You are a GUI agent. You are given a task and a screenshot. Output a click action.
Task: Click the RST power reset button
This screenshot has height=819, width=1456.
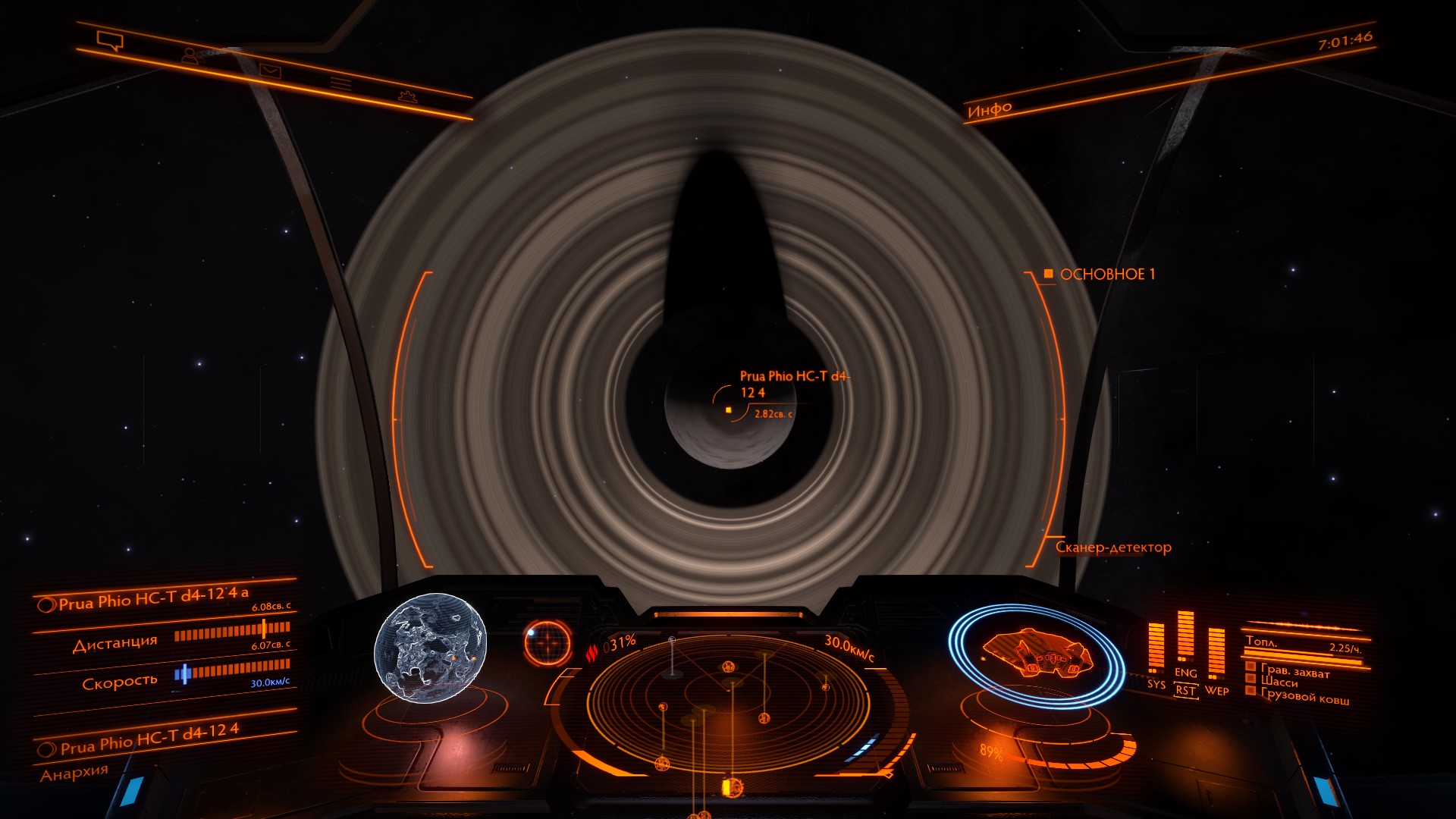pos(1185,691)
